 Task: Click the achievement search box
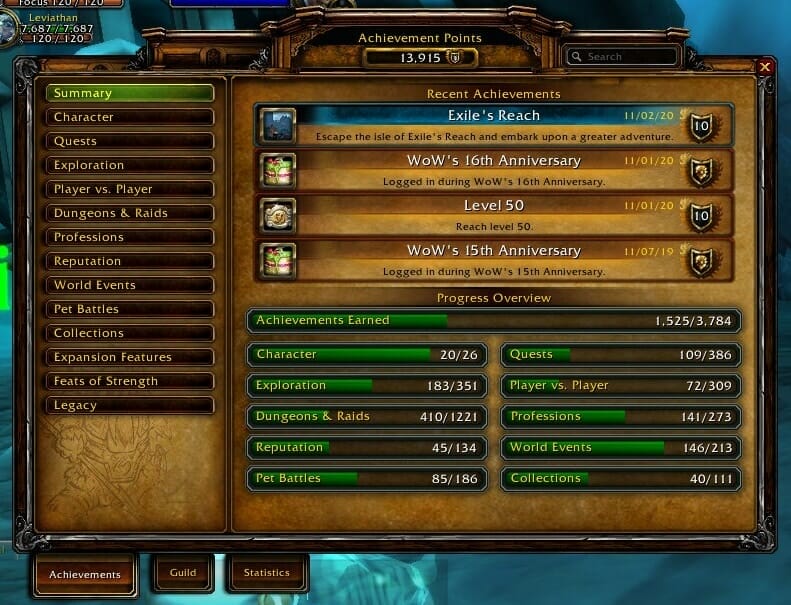[x=628, y=57]
